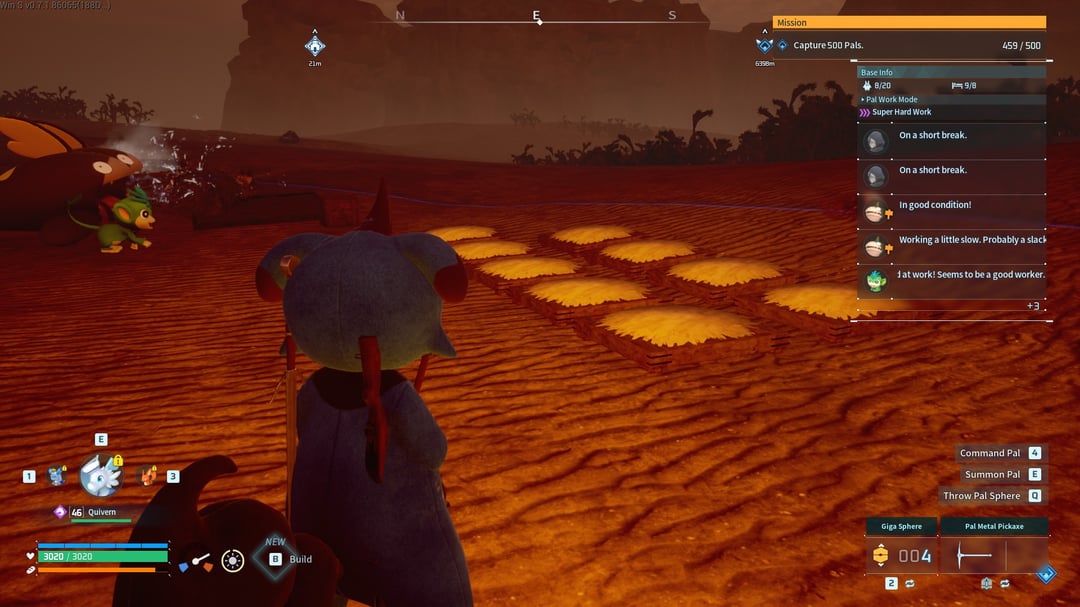This screenshot has width=1080, height=607.
Task: Click the circular sun time-of-day dial
Action: tap(233, 561)
